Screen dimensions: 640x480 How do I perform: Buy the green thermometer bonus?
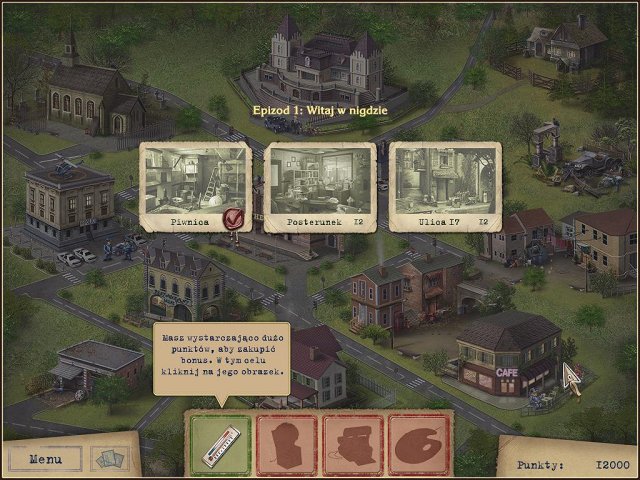pos(220,442)
